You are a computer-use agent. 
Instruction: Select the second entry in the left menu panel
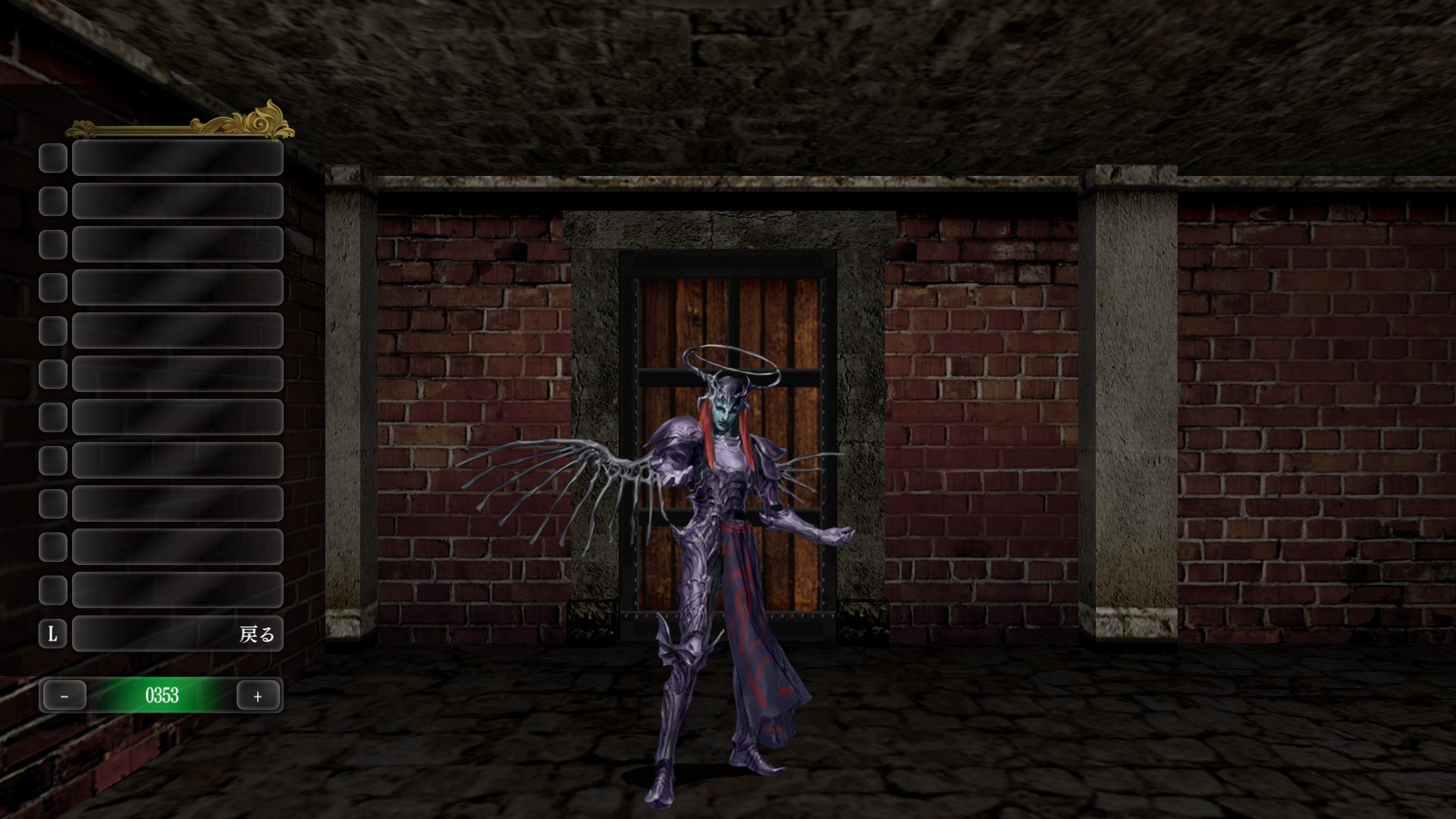pos(177,200)
